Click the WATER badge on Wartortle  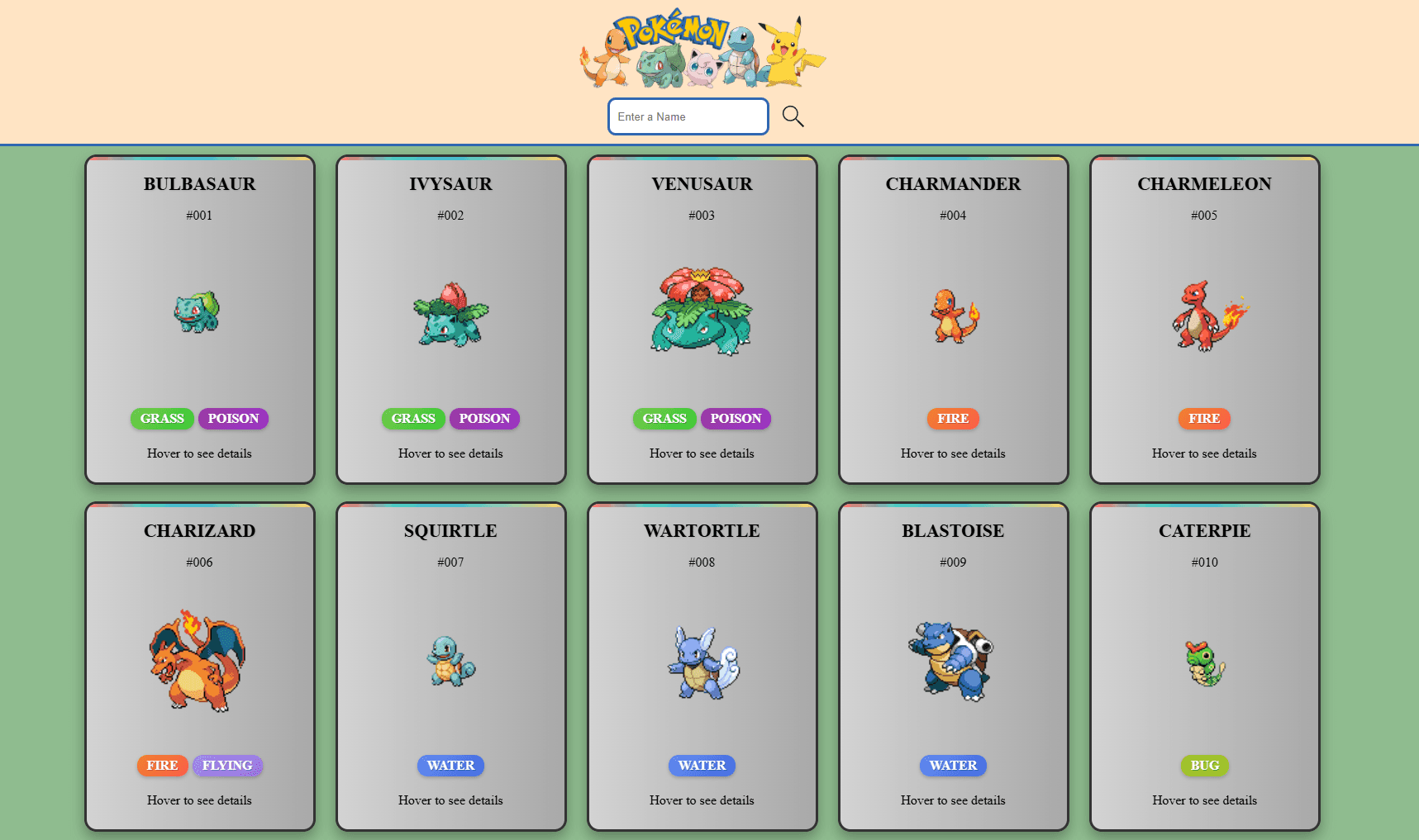[702, 766]
